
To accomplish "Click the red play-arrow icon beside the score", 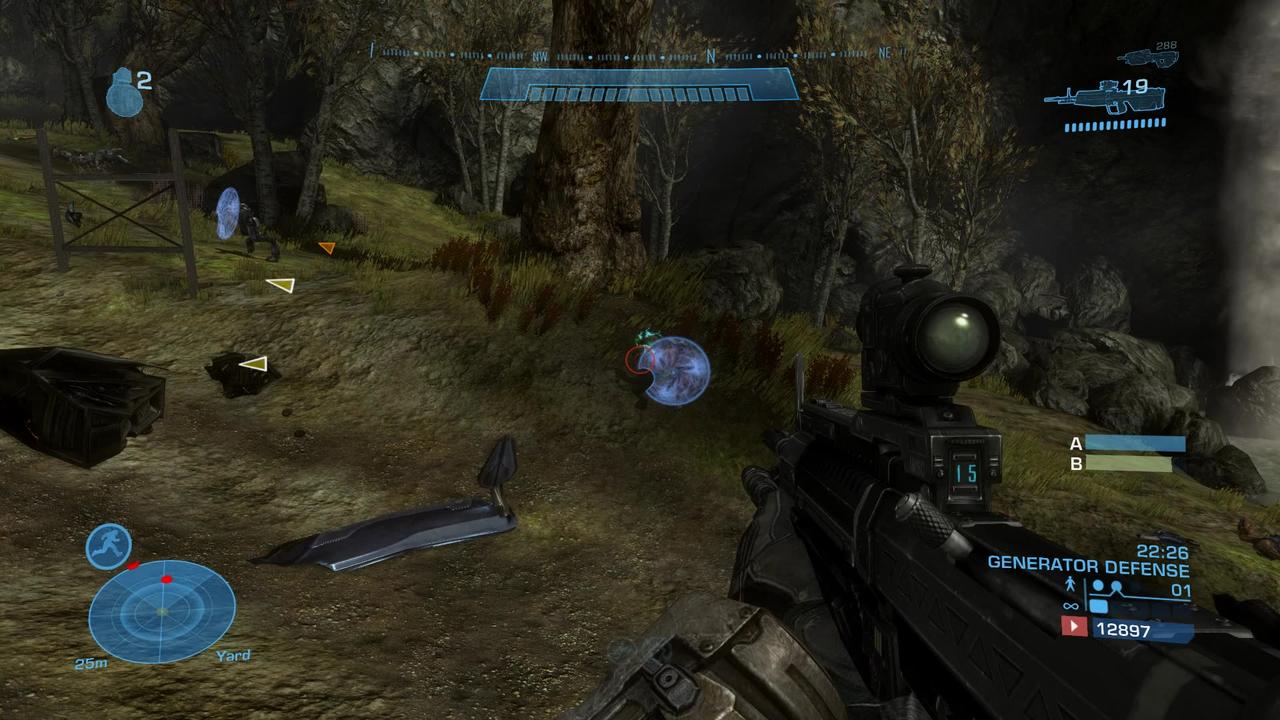I will pos(1074,627).
